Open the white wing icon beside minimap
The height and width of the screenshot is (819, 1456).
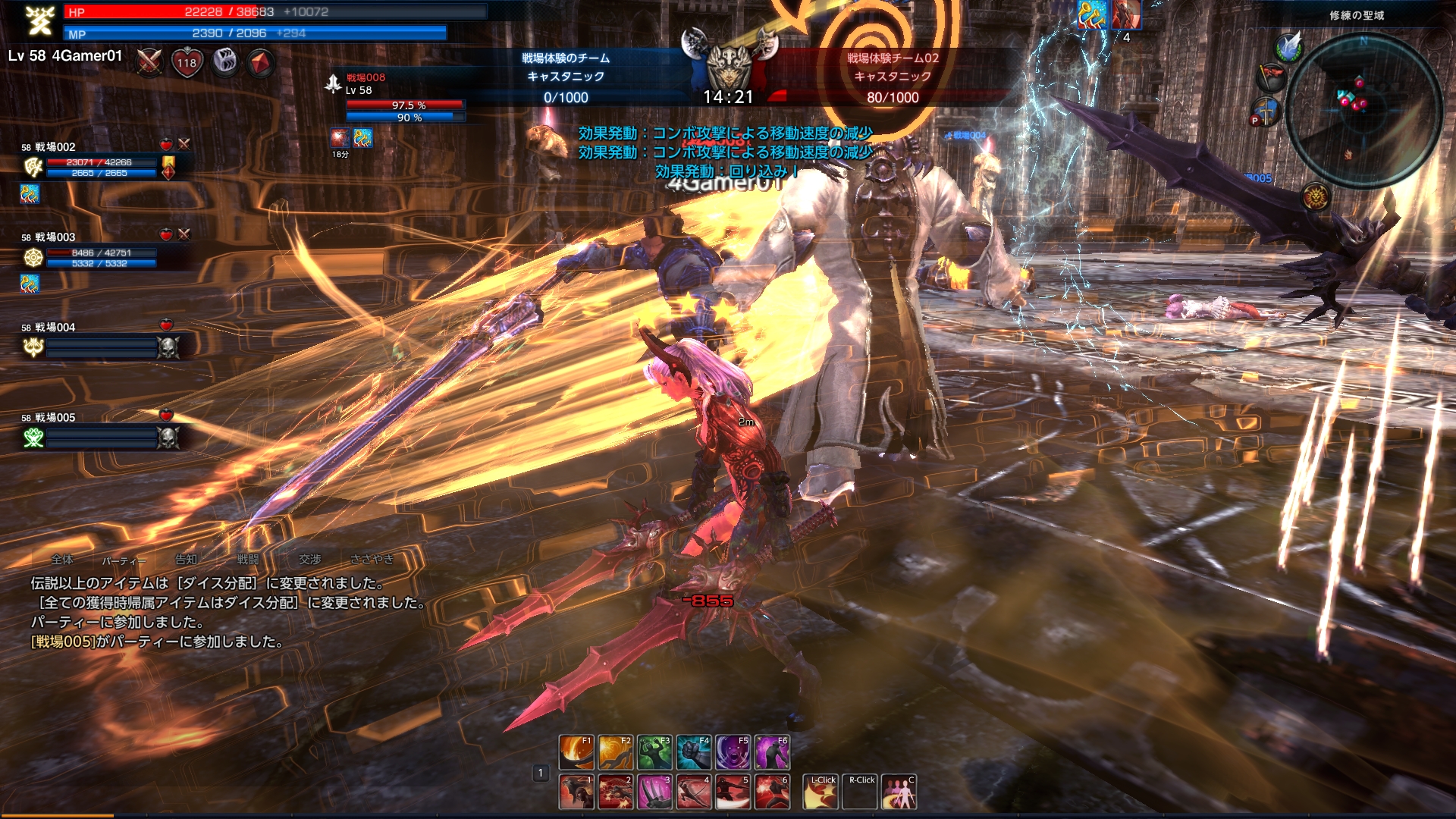1288,47
